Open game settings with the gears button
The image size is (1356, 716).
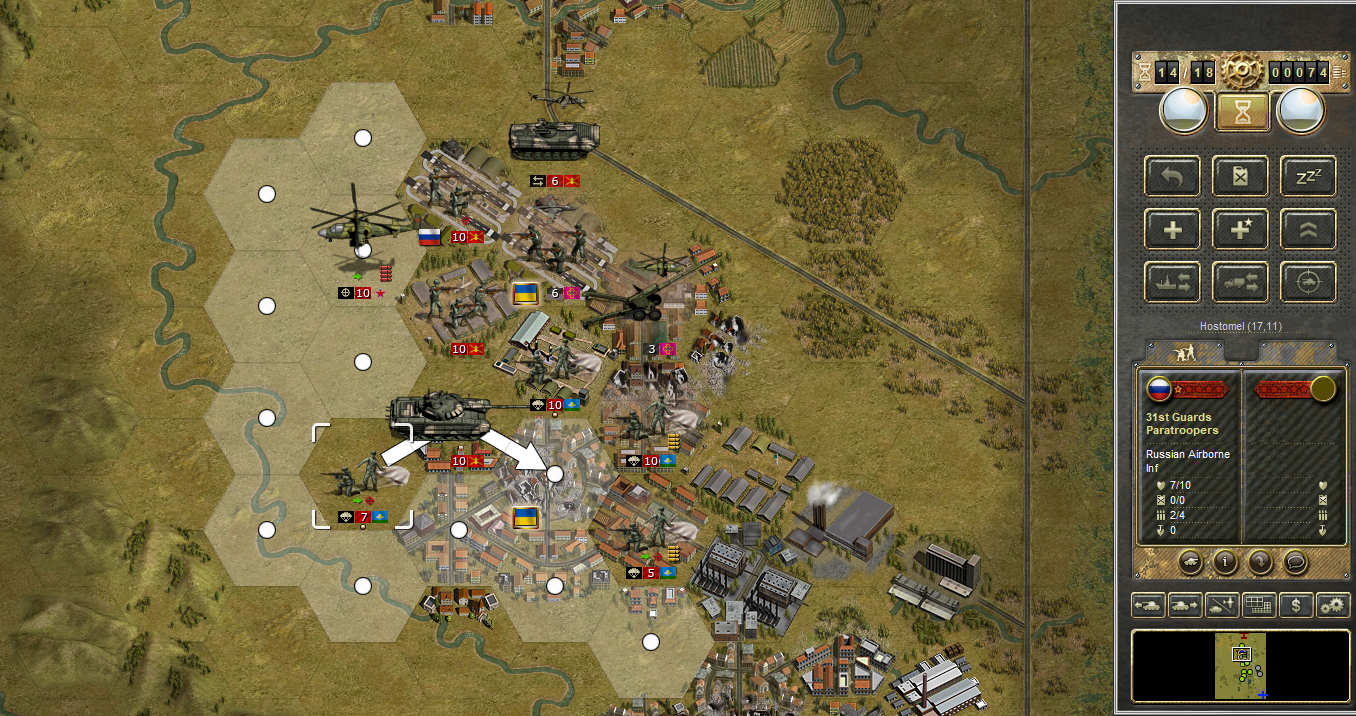point(1333,605)
